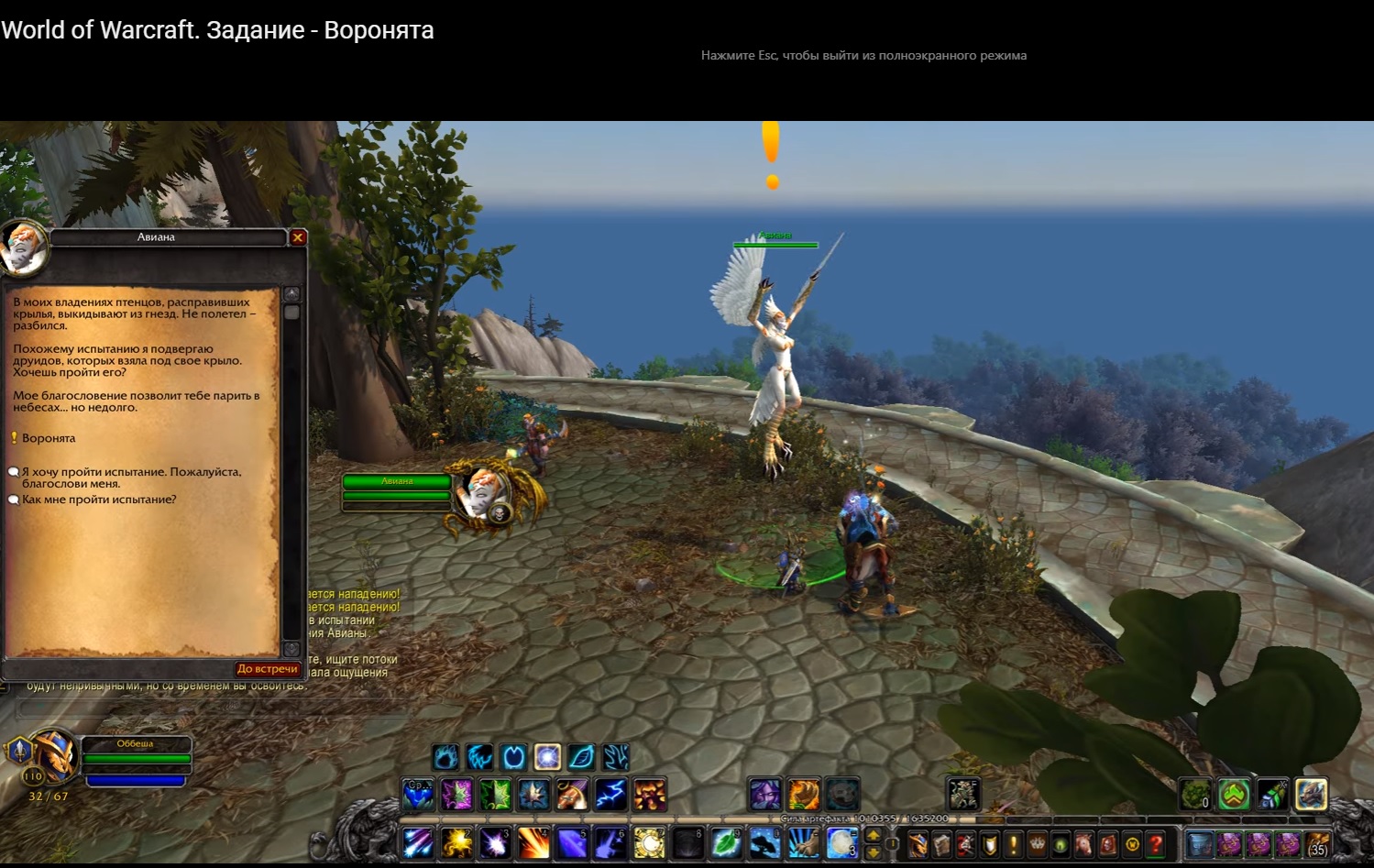Open the red question mark help button
1374x868 pixels.
1156,843
